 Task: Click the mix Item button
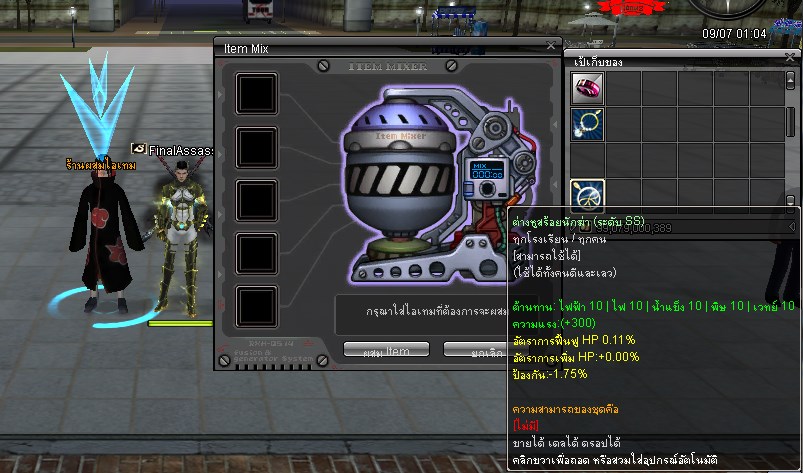[x=385, y=351]
